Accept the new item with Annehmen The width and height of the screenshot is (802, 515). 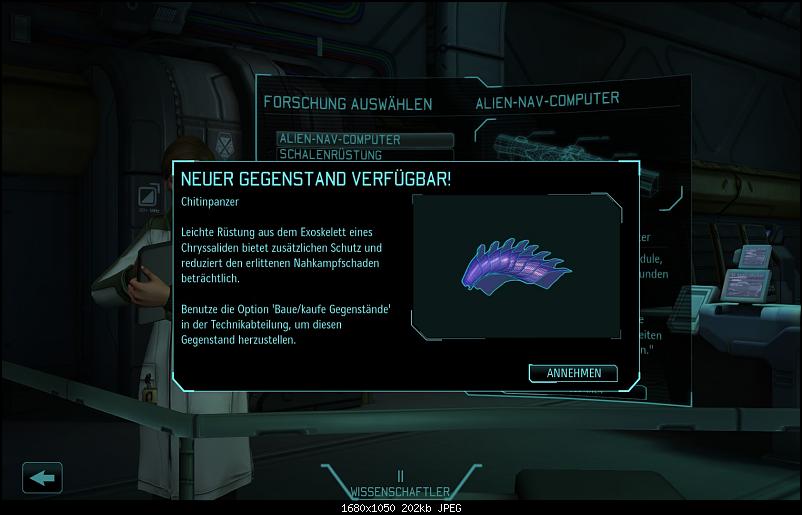point(573,373)
